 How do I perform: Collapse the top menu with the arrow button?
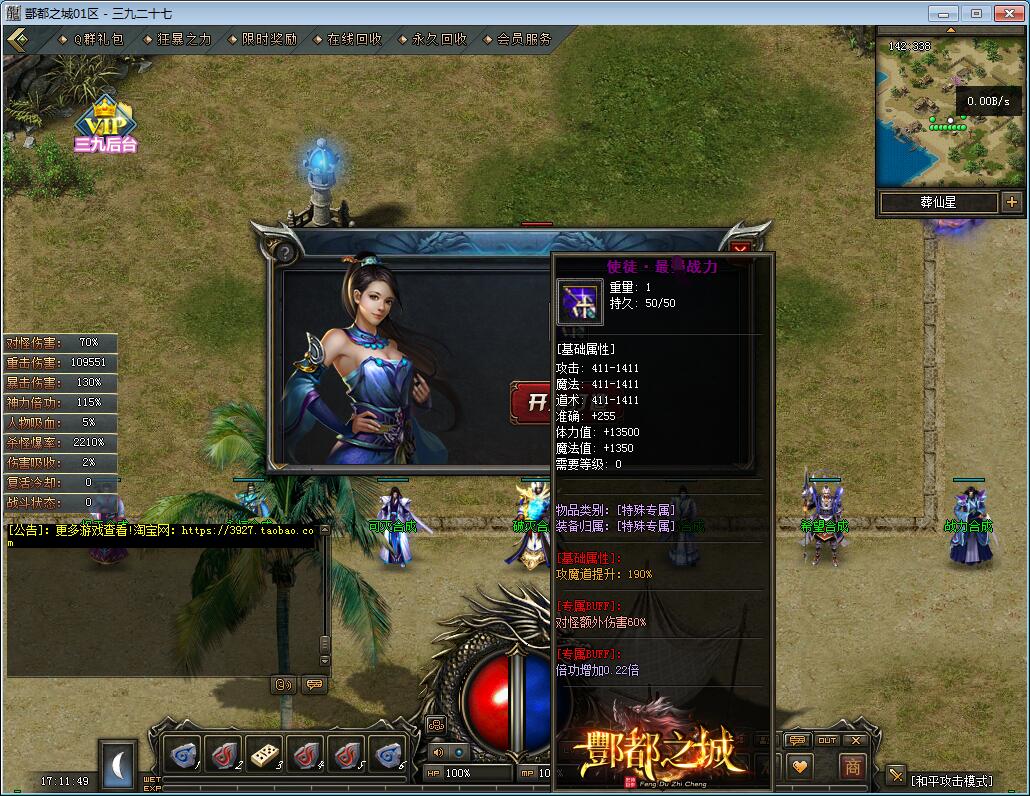18,39
